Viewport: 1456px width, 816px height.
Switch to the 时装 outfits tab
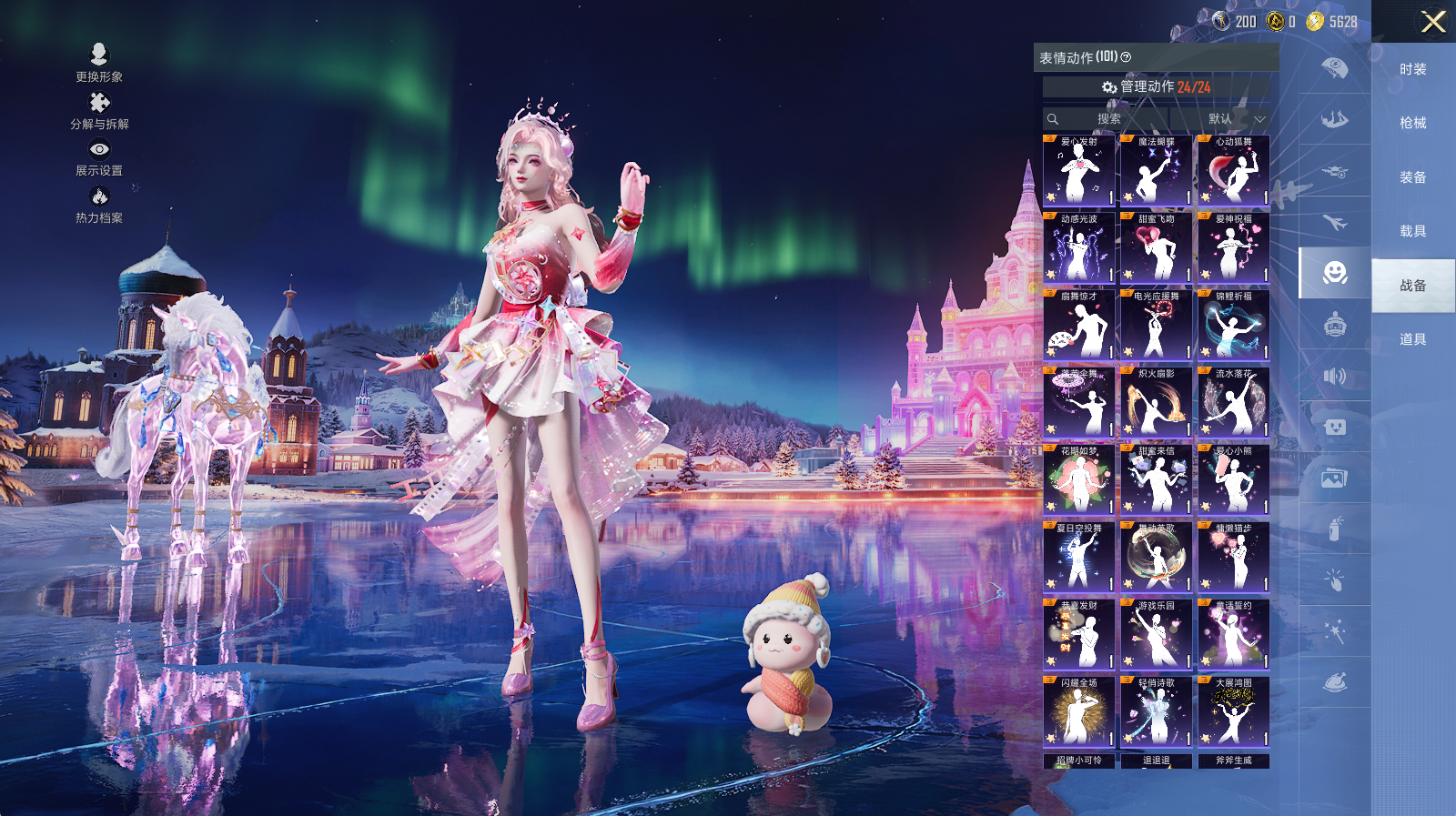1412,69
